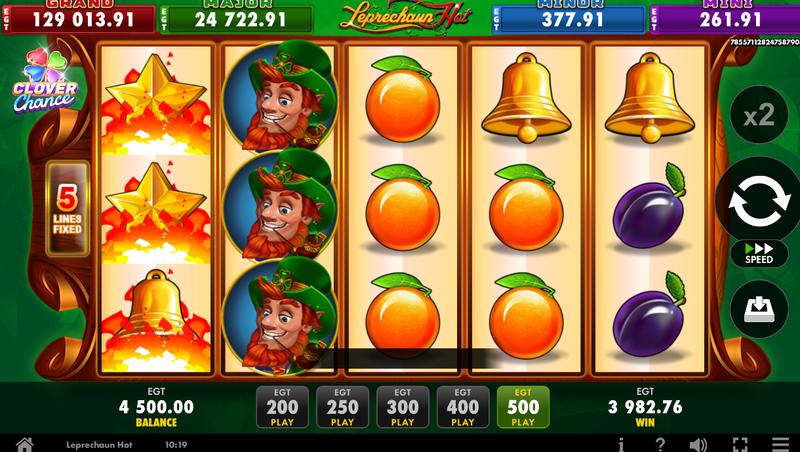Pick the 400 PLAY bet
This screenshot has width=800, height=452.
pyautogui.click(x=463, y=407)
